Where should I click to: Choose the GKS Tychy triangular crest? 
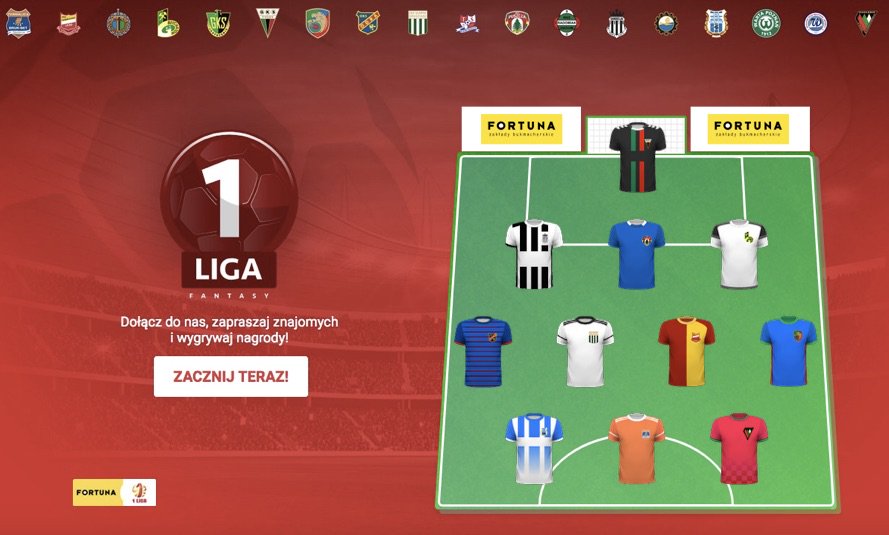pyautogui.click(x=267, y=23)
